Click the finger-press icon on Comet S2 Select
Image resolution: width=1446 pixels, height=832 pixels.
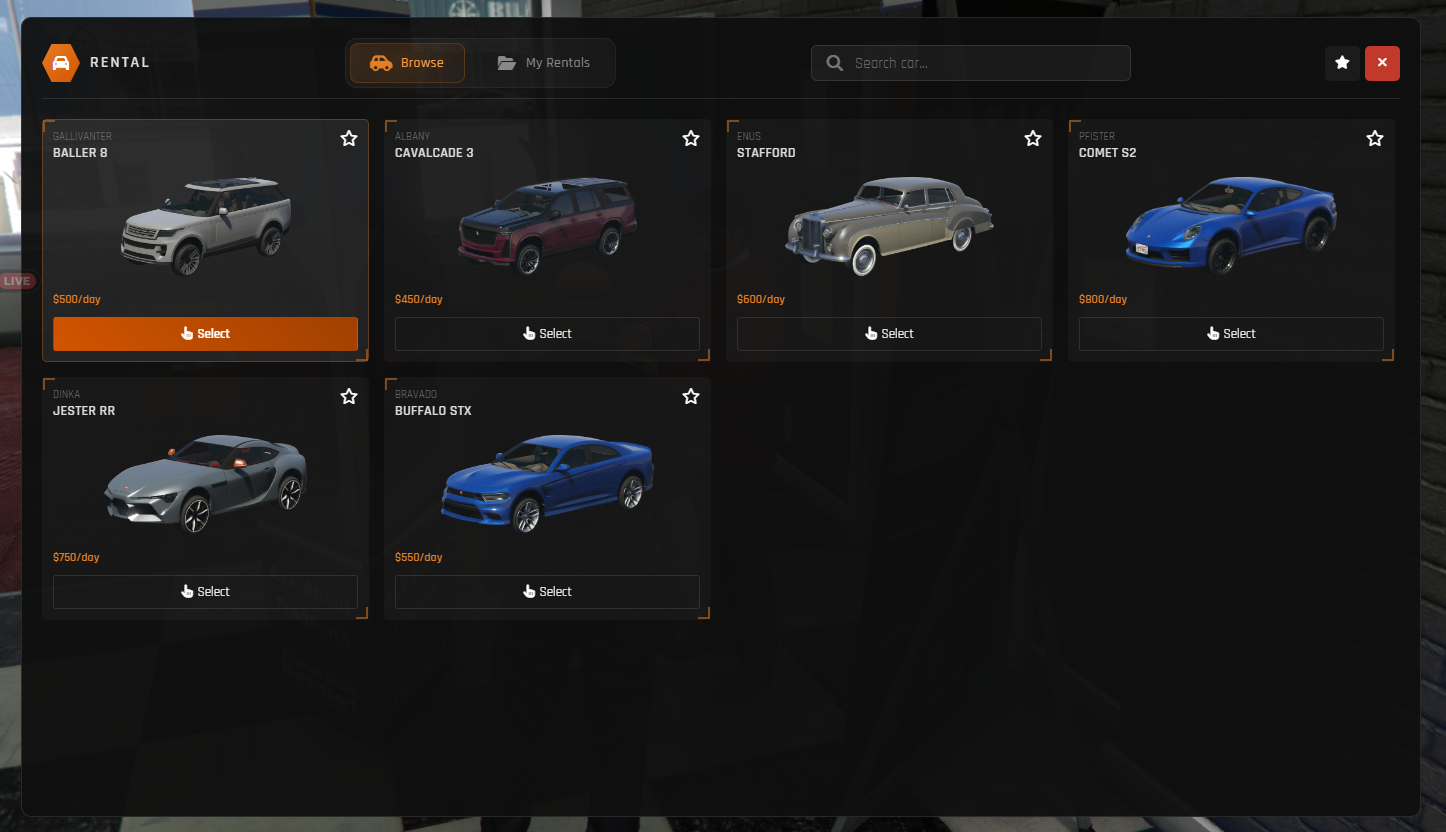coord(1213,333)
